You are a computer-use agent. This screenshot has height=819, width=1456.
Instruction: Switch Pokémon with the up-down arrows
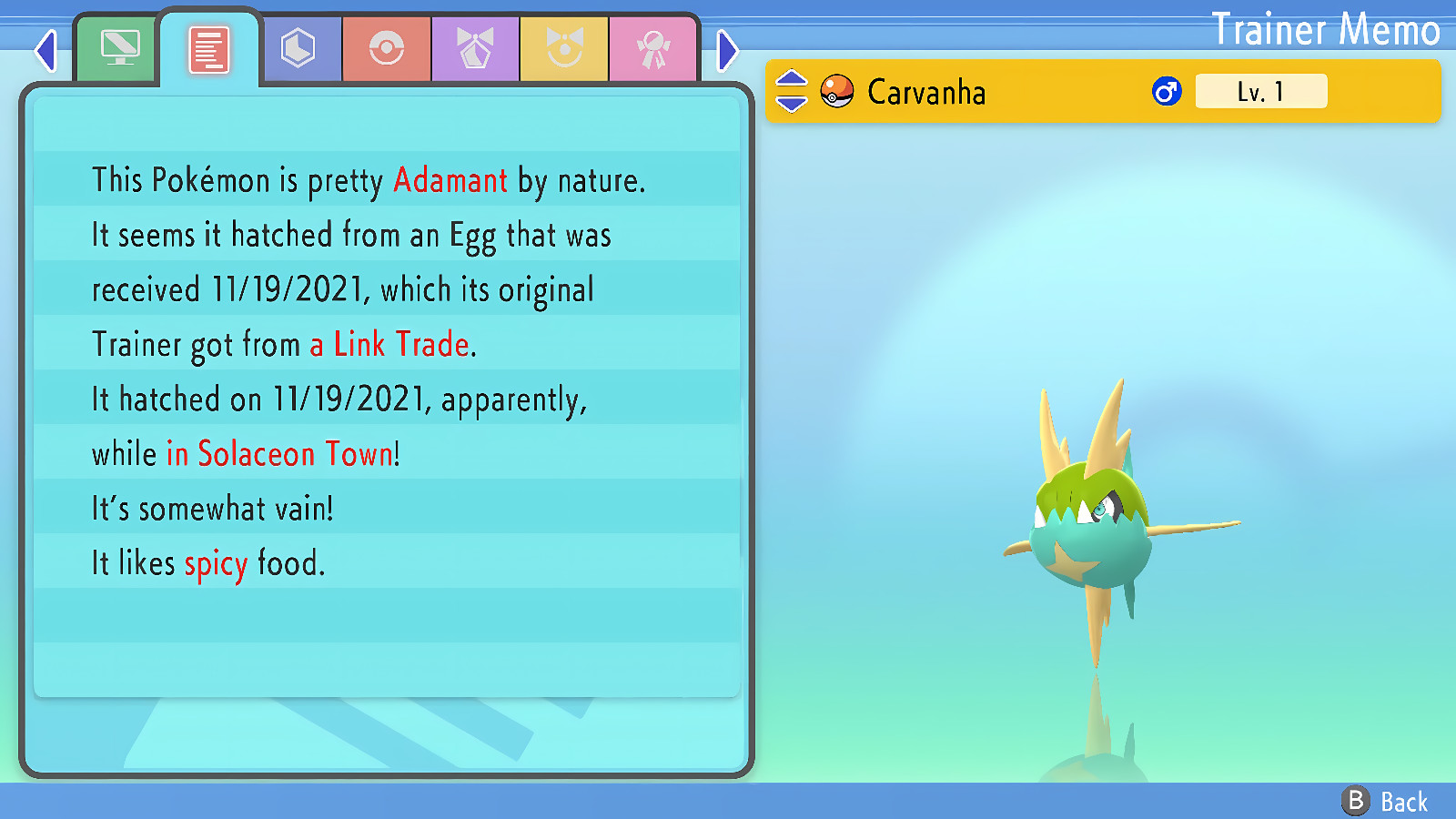pyautogui.click(x=791, y=91)
